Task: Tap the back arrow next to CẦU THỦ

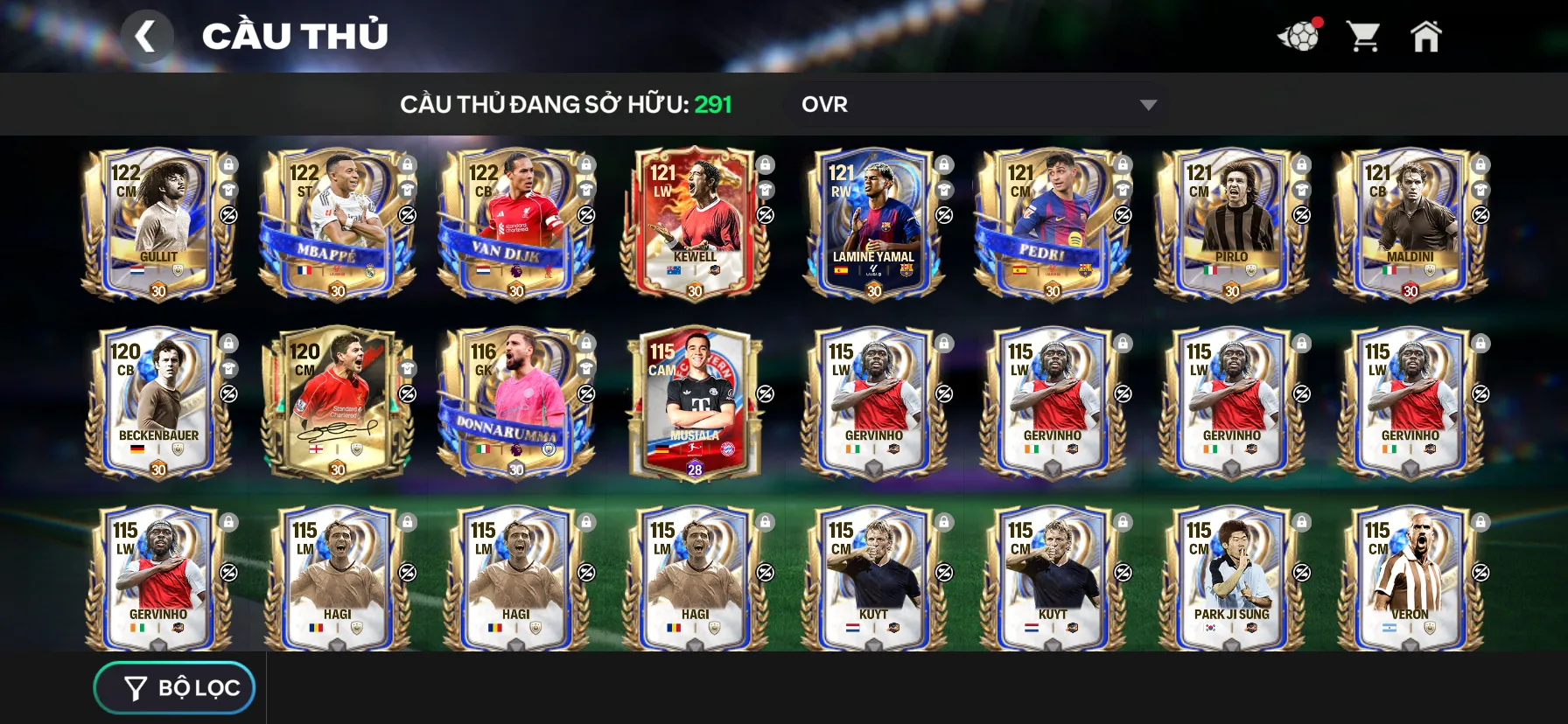Action: tap(147, 35)
